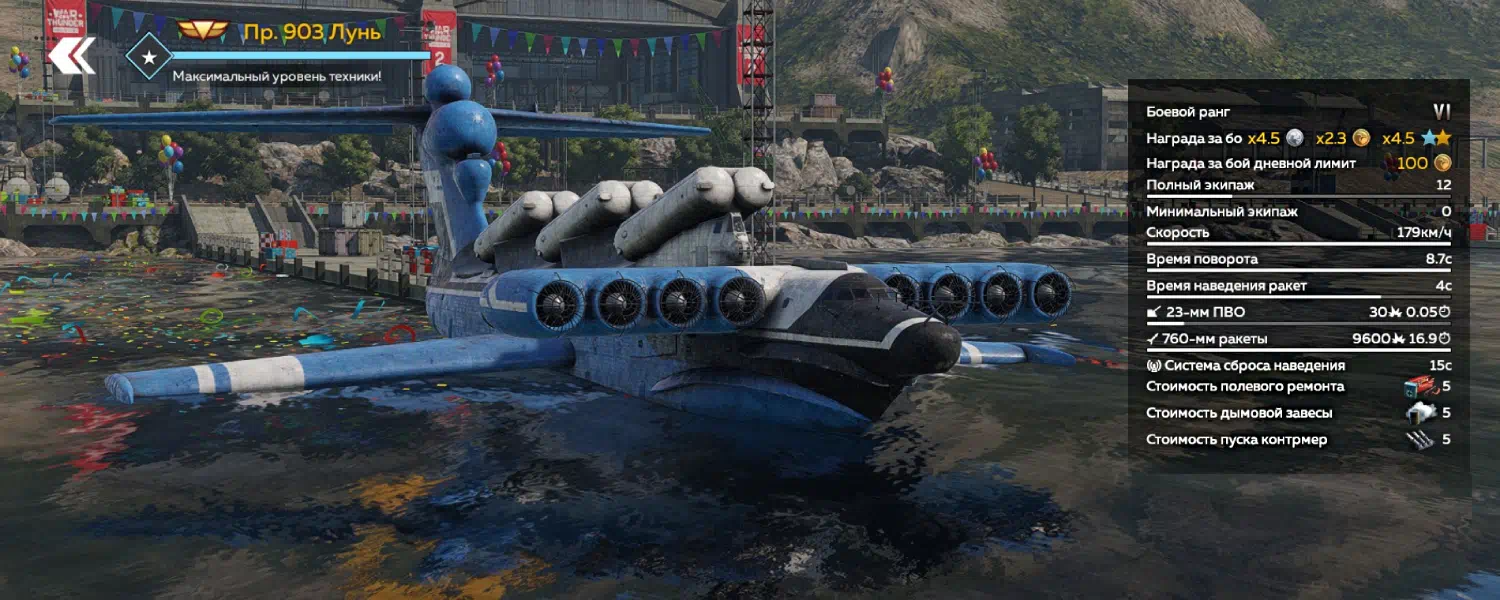Go back using the double-chevron arrow
Viewport: 1500px width, 600px height.
(71, 56)
